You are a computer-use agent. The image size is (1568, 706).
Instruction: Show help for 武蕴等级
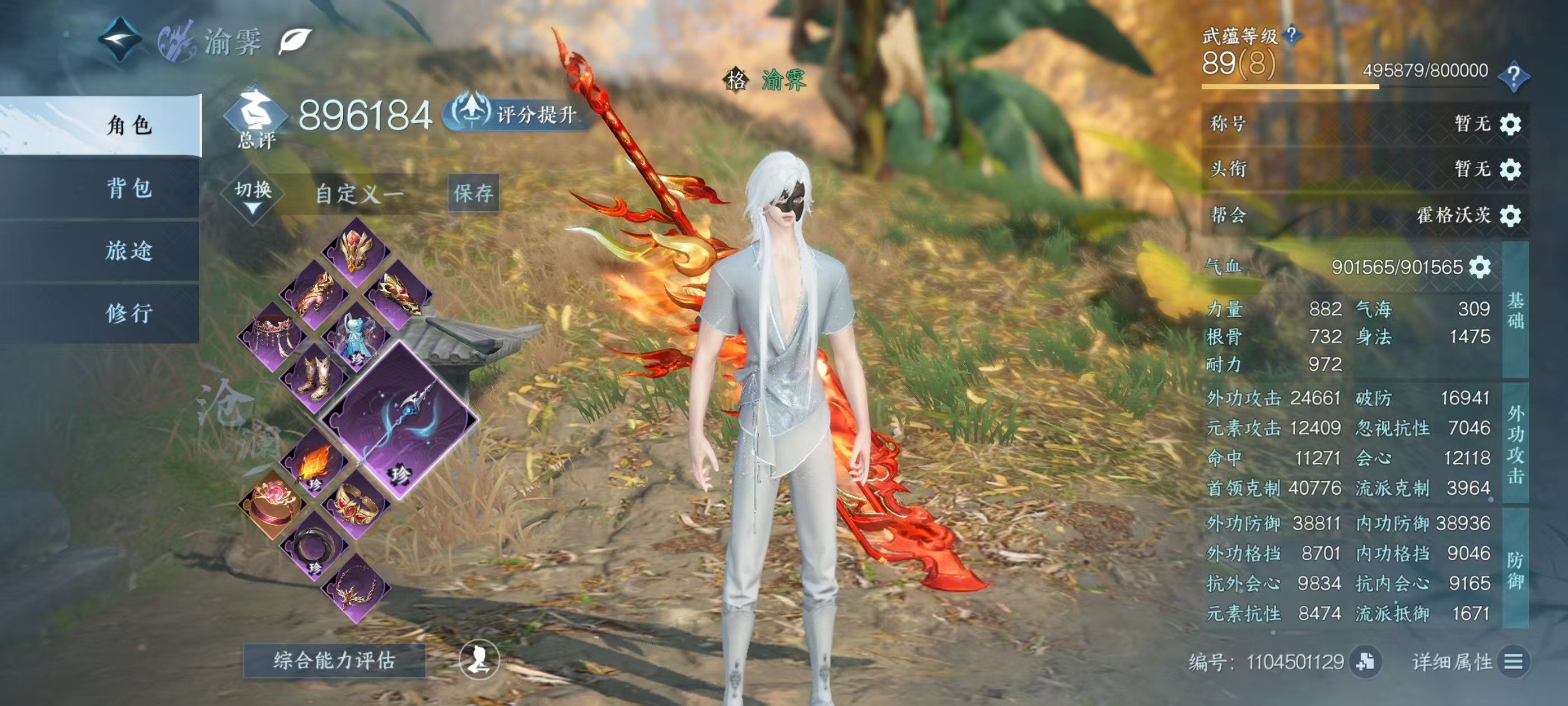(x=1291, y=35)
